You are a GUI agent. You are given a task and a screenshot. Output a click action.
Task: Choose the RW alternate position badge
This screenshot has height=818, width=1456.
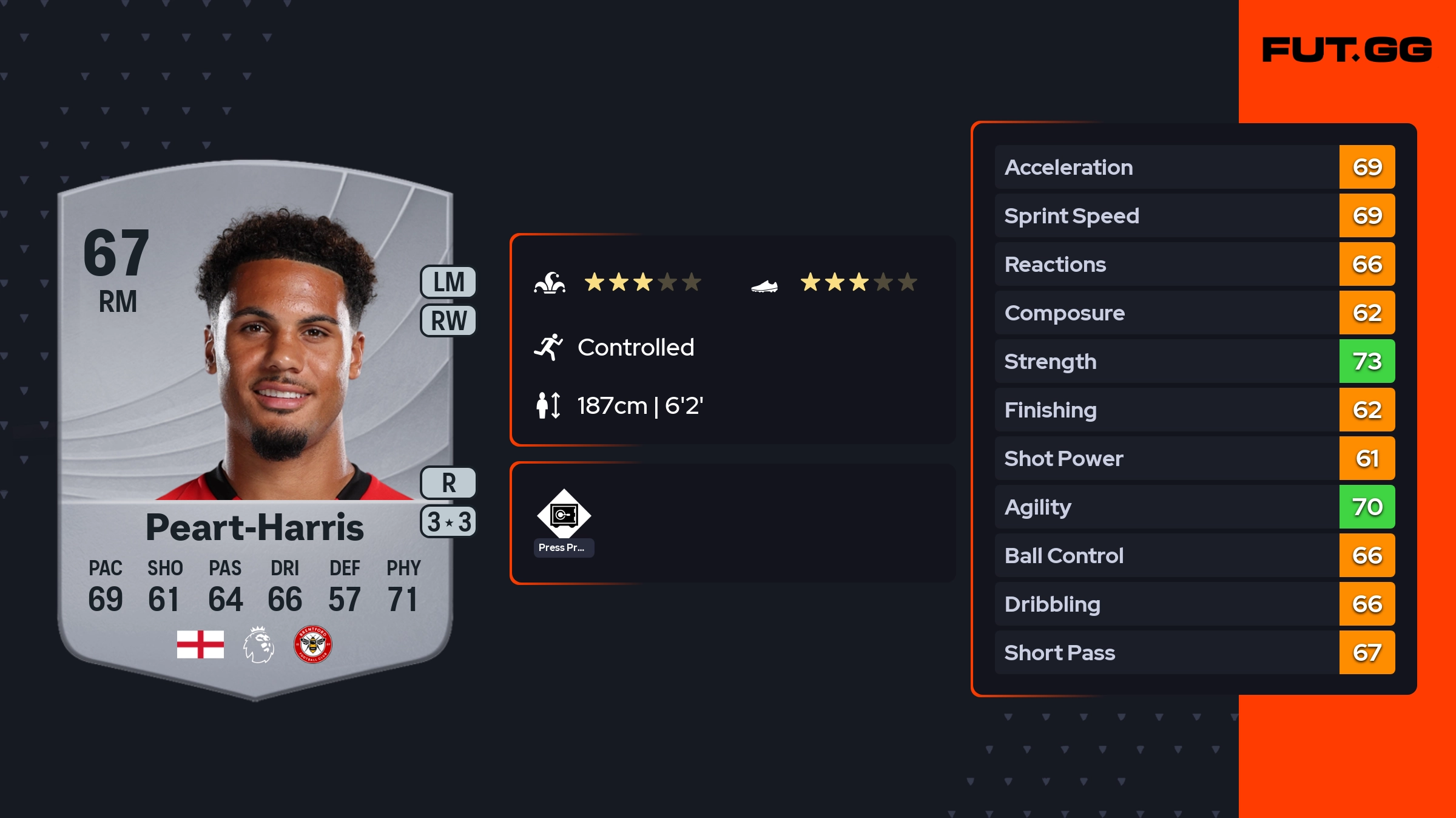click(x=448, y=320)
